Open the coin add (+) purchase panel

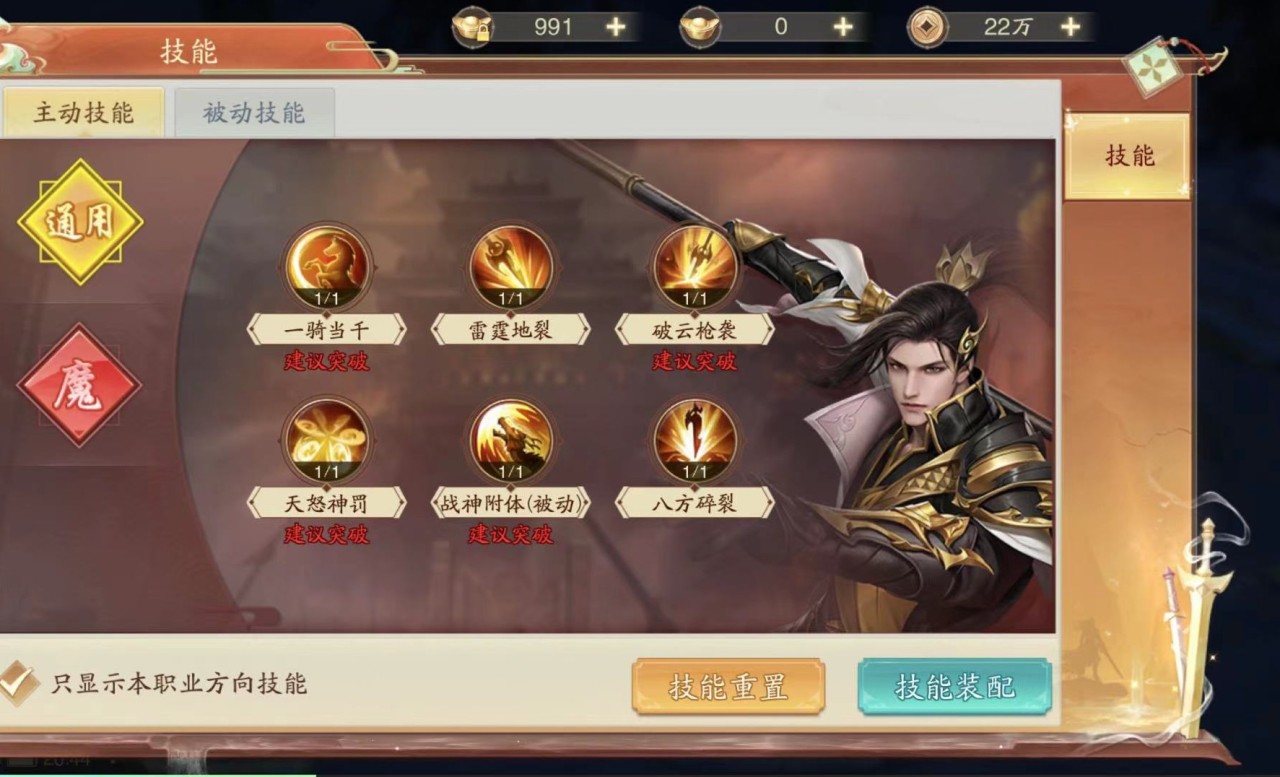pyautogui.click(x=1070, y=27)
